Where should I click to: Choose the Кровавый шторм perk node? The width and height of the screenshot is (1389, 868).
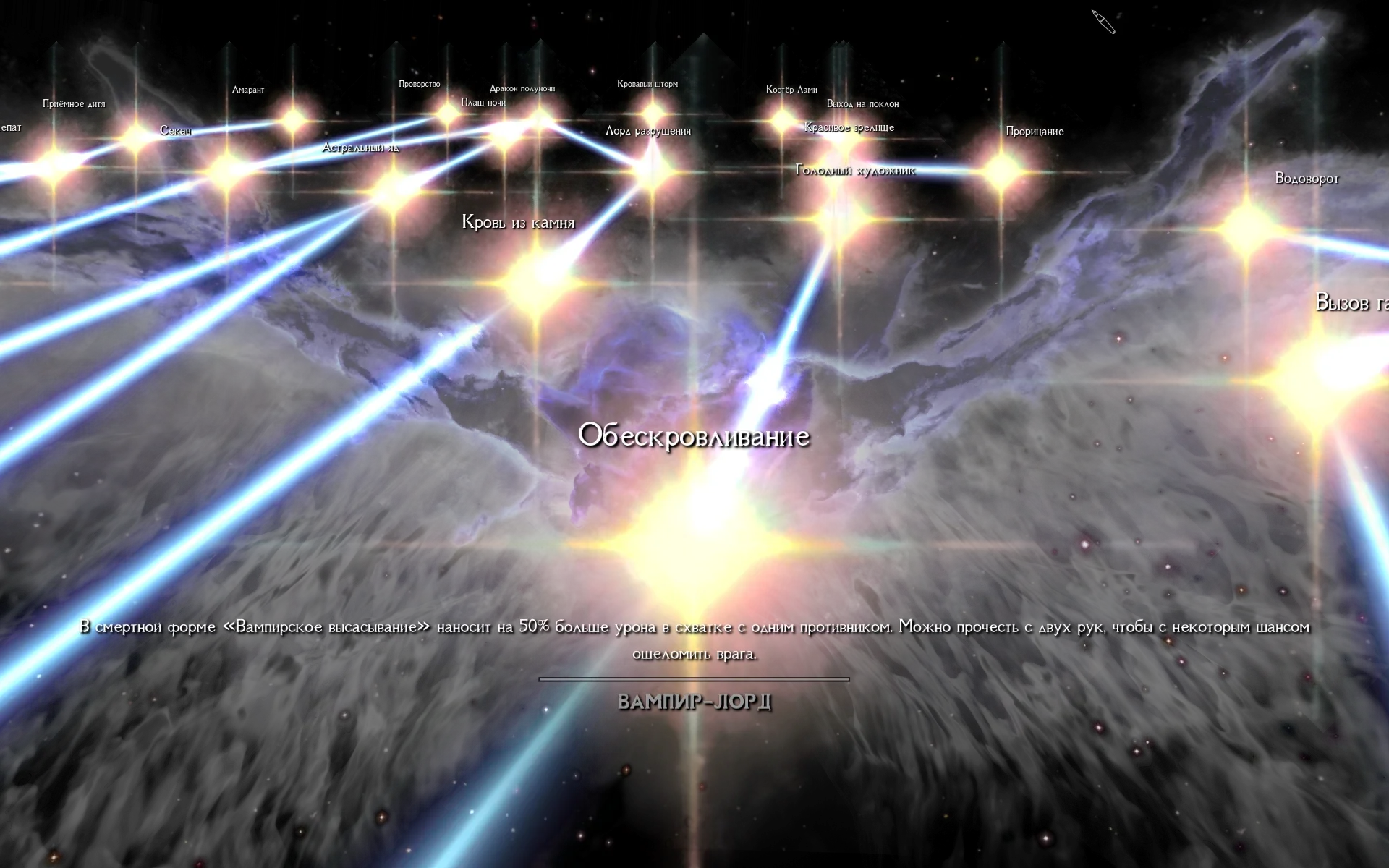653,114
